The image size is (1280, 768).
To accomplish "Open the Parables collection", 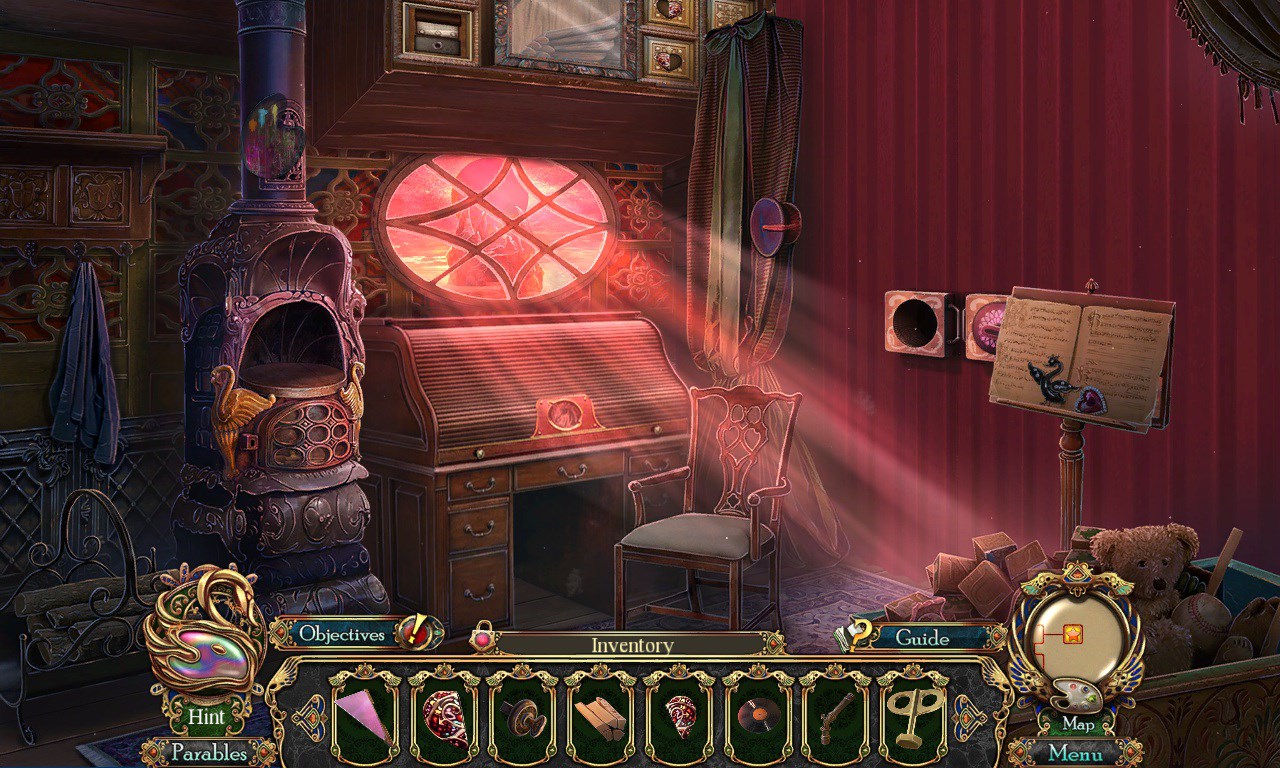I will pyautogui.click(x=209, y=752).
